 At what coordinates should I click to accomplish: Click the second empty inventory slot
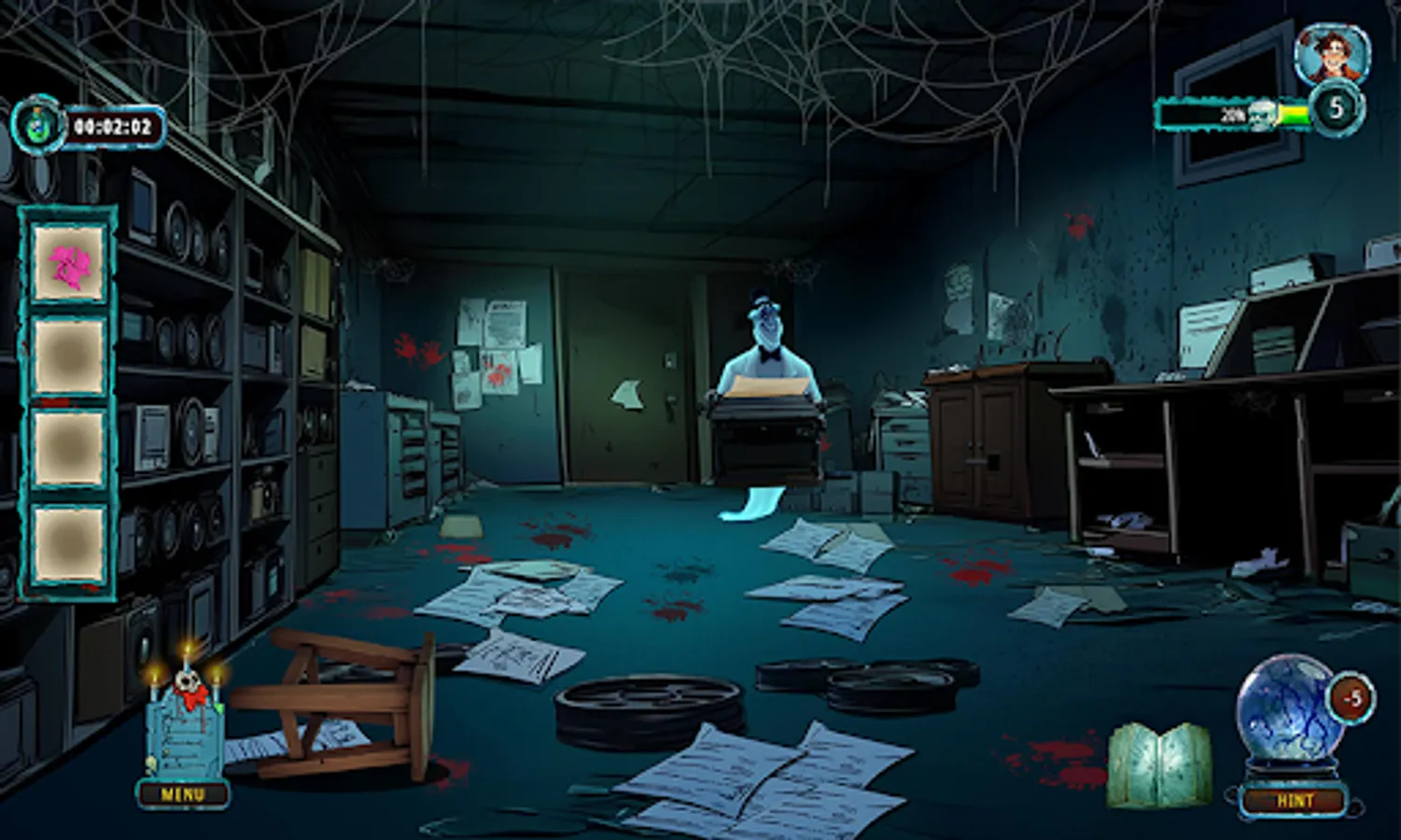(68, 353)
